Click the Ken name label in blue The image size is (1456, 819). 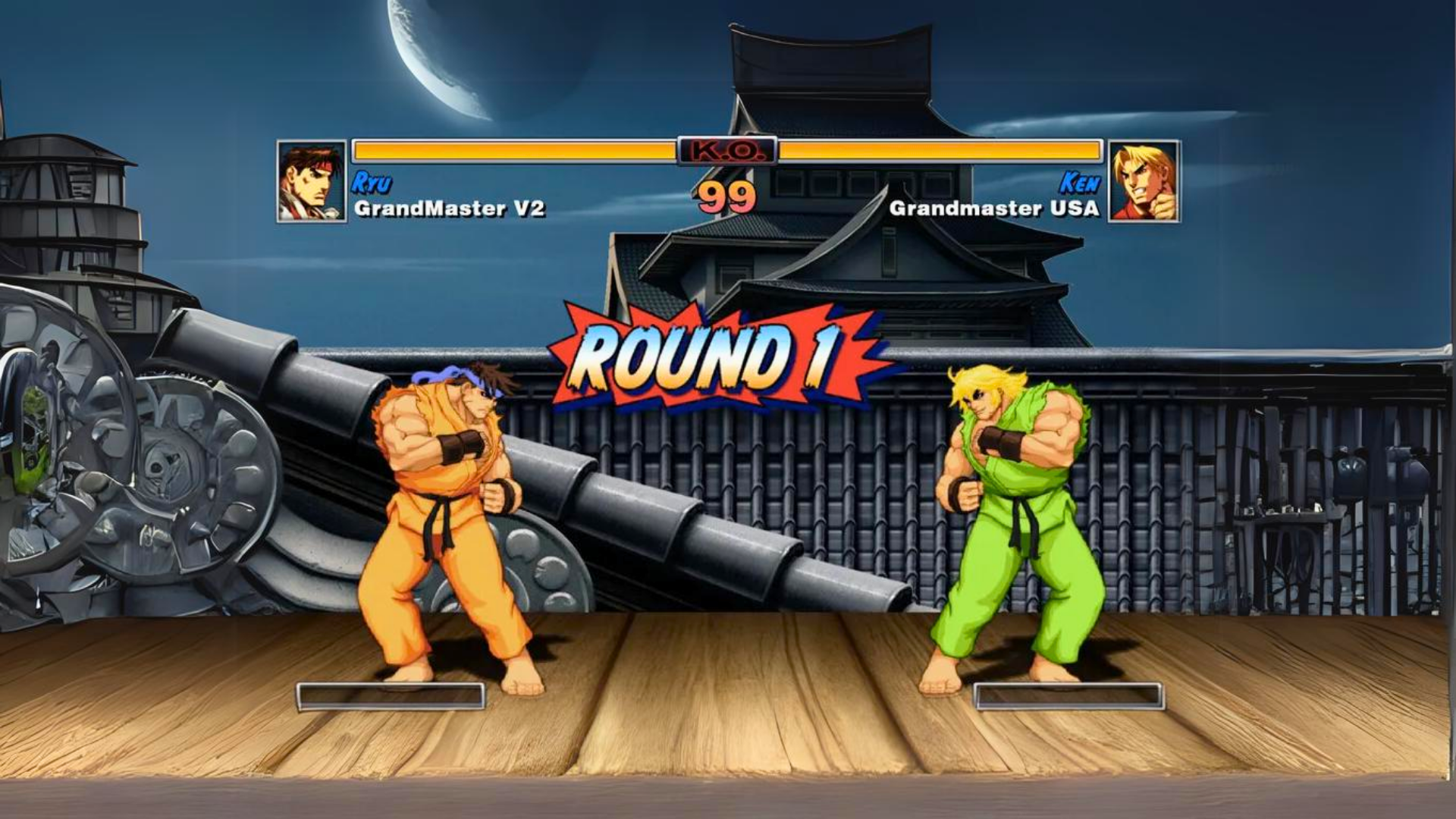coord(1082,182)
